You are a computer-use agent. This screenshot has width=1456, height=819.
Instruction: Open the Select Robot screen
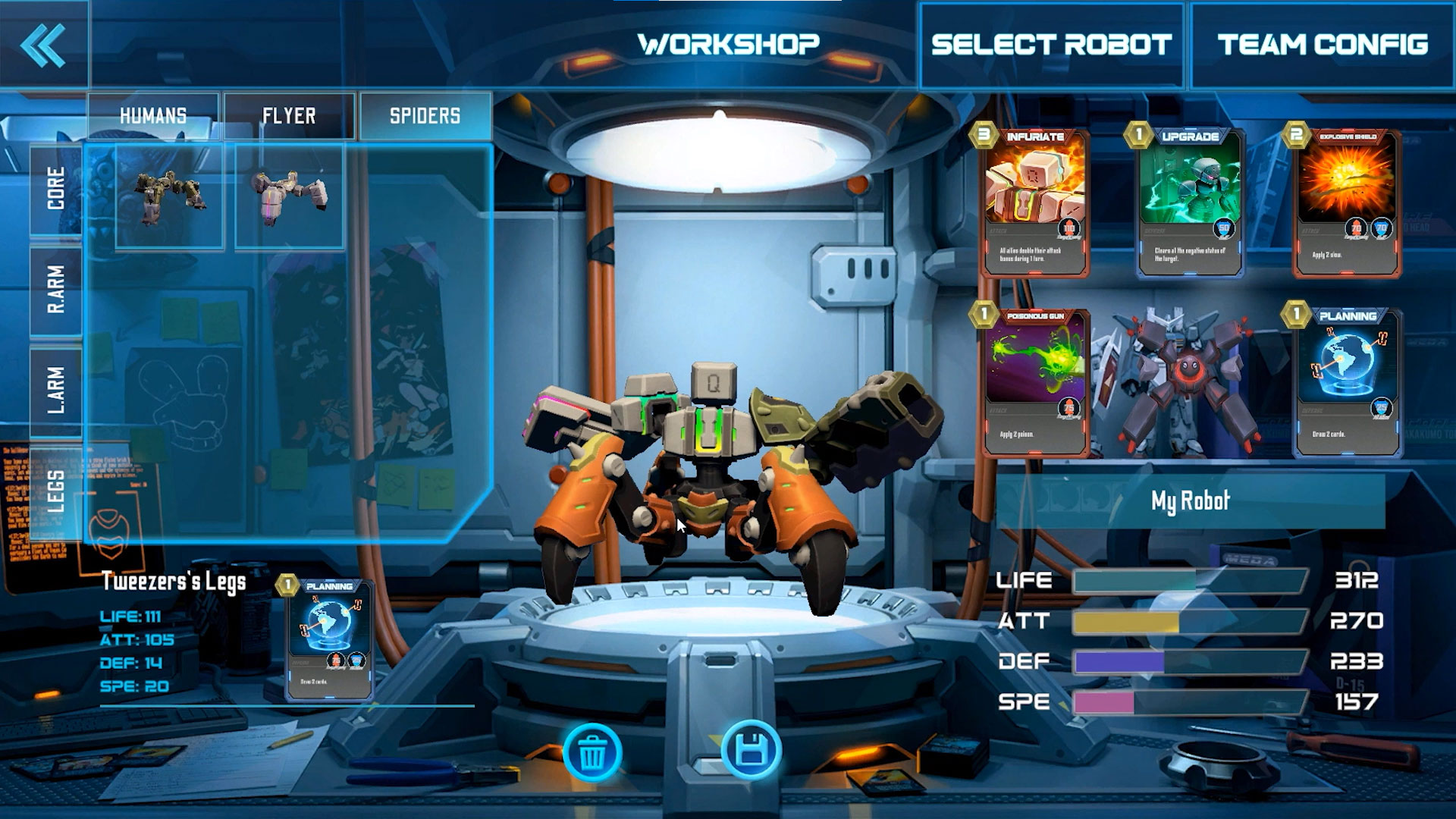[x=1051, y=45]
